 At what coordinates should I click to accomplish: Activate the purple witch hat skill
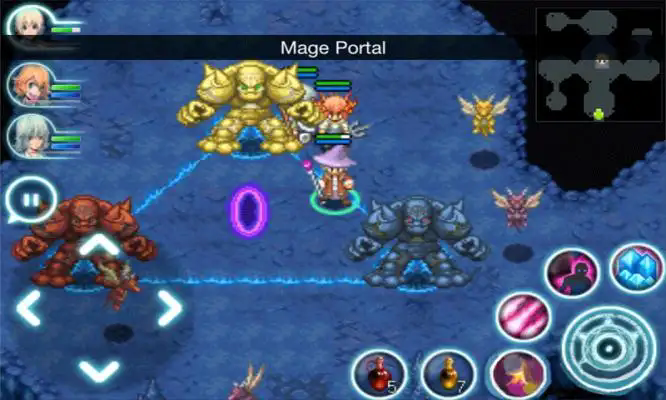click(517, 374)
